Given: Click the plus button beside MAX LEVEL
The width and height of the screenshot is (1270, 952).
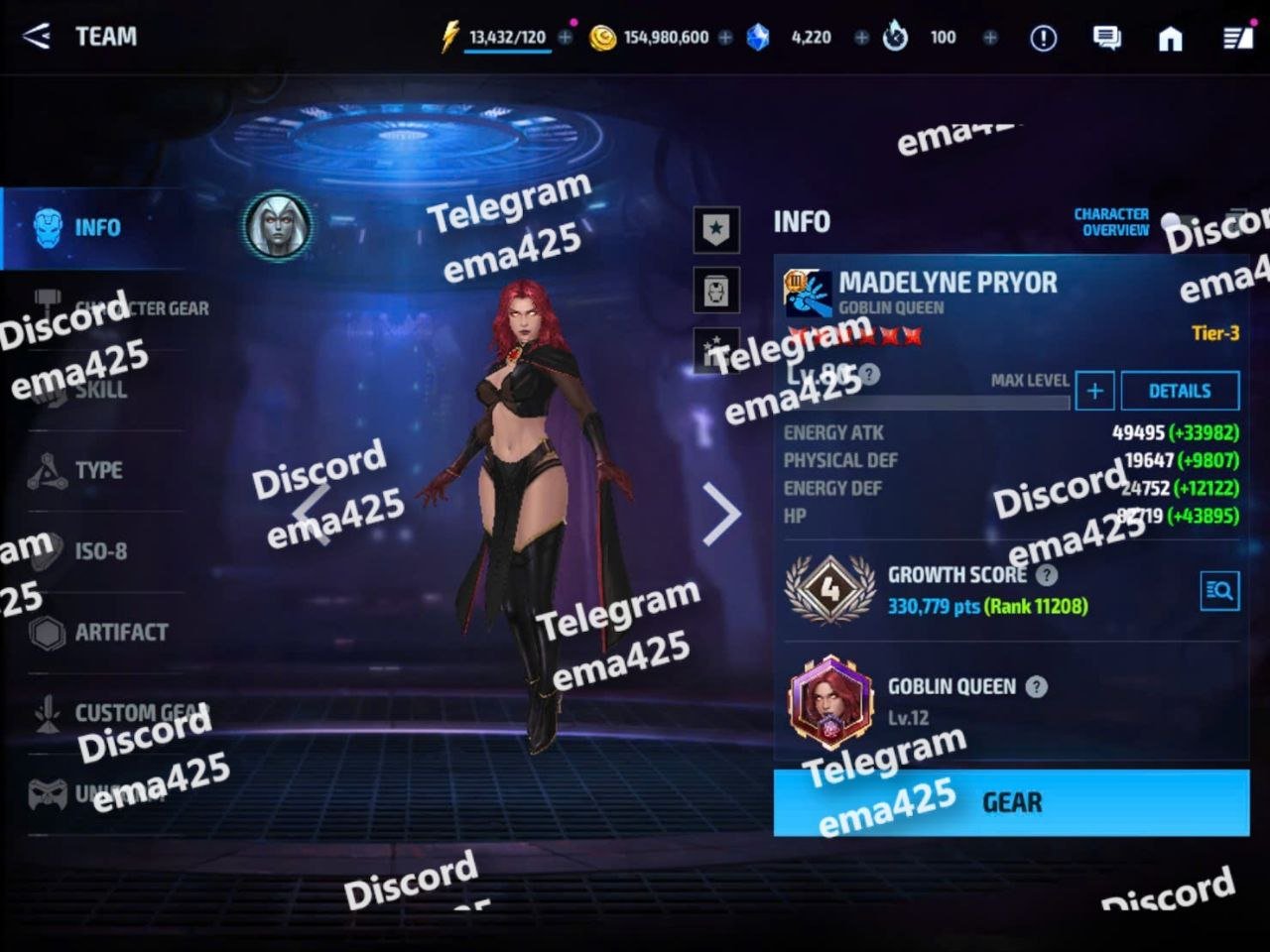Looking at the screenshot, I should tap(1094, 391).
